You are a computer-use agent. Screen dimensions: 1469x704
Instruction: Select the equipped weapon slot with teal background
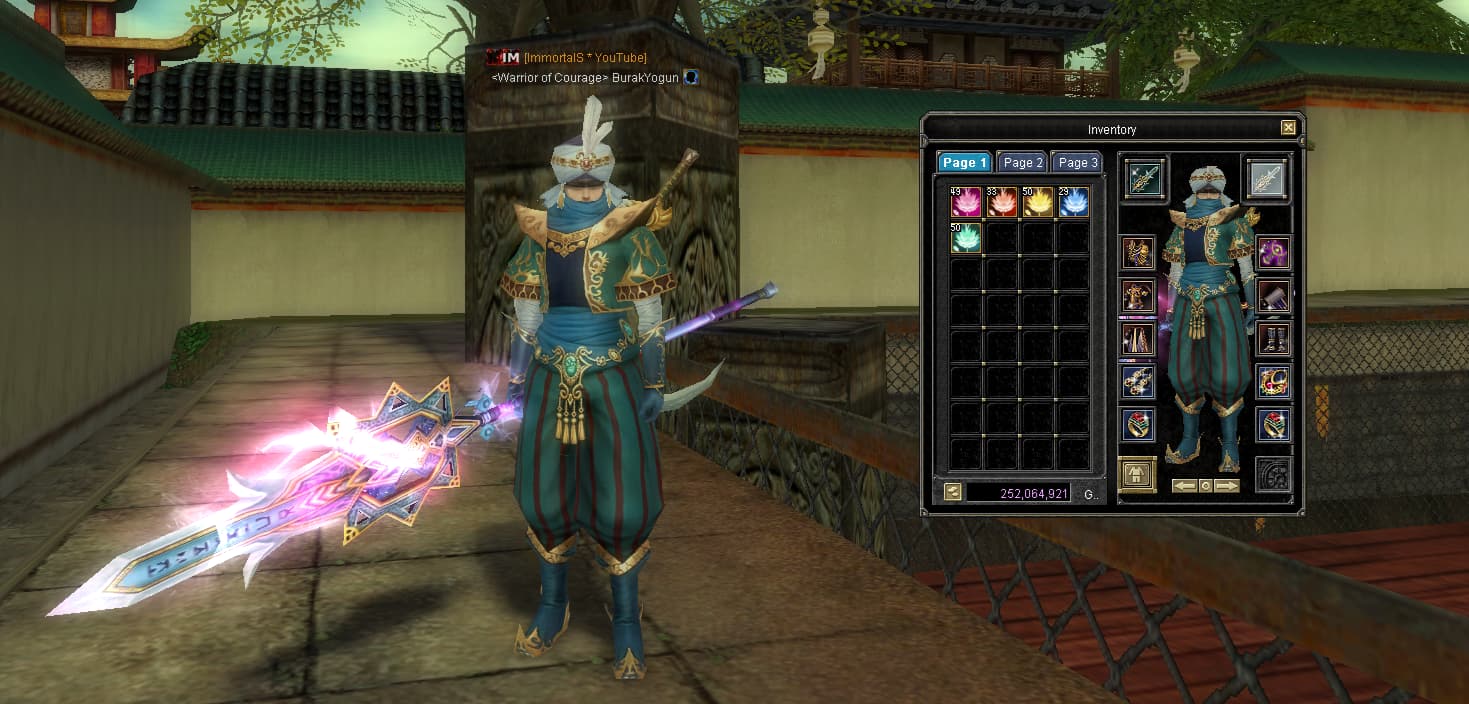tap(1144, 178)
